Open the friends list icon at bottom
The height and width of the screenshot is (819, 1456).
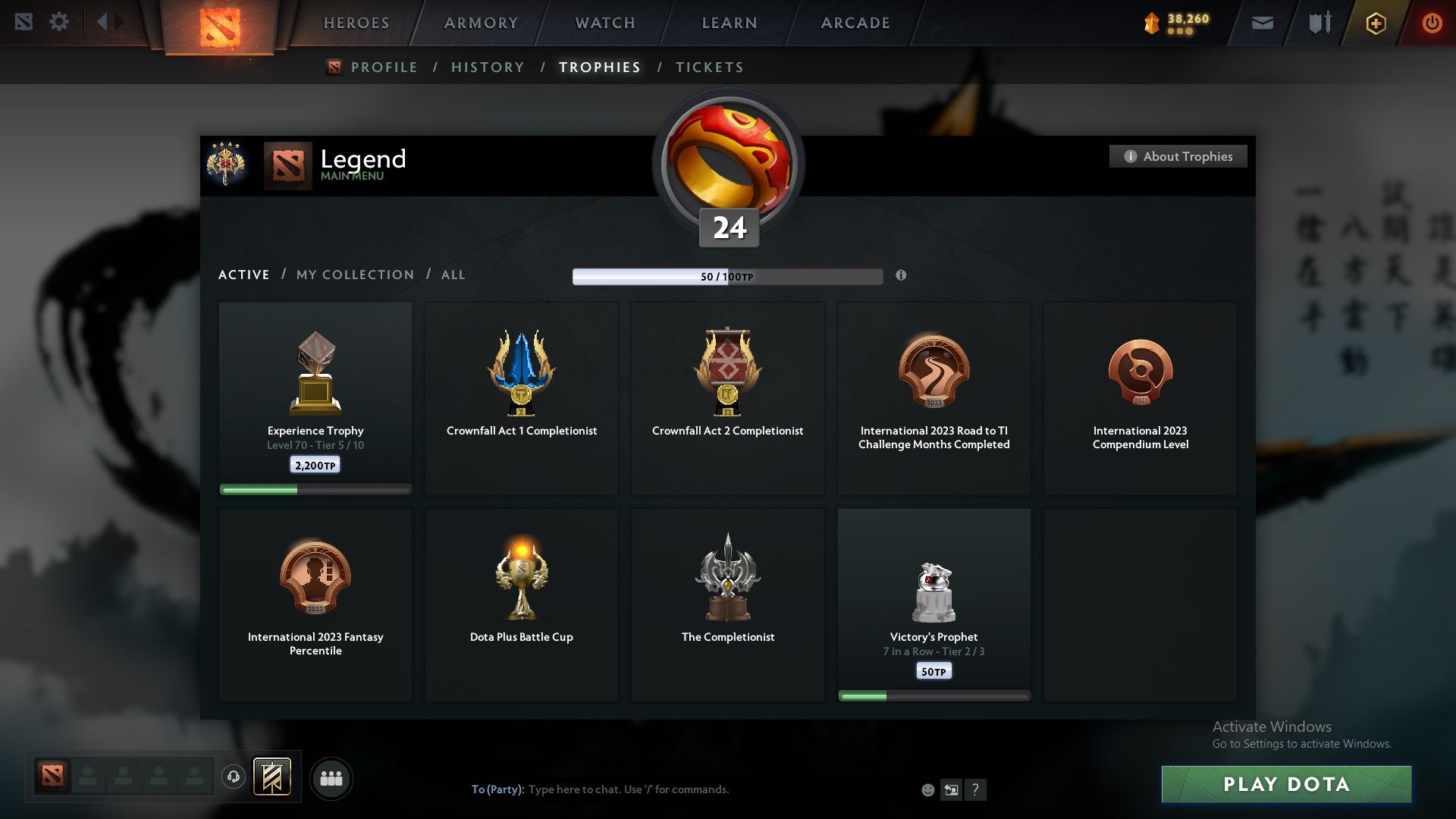click(x=331, y=777)
